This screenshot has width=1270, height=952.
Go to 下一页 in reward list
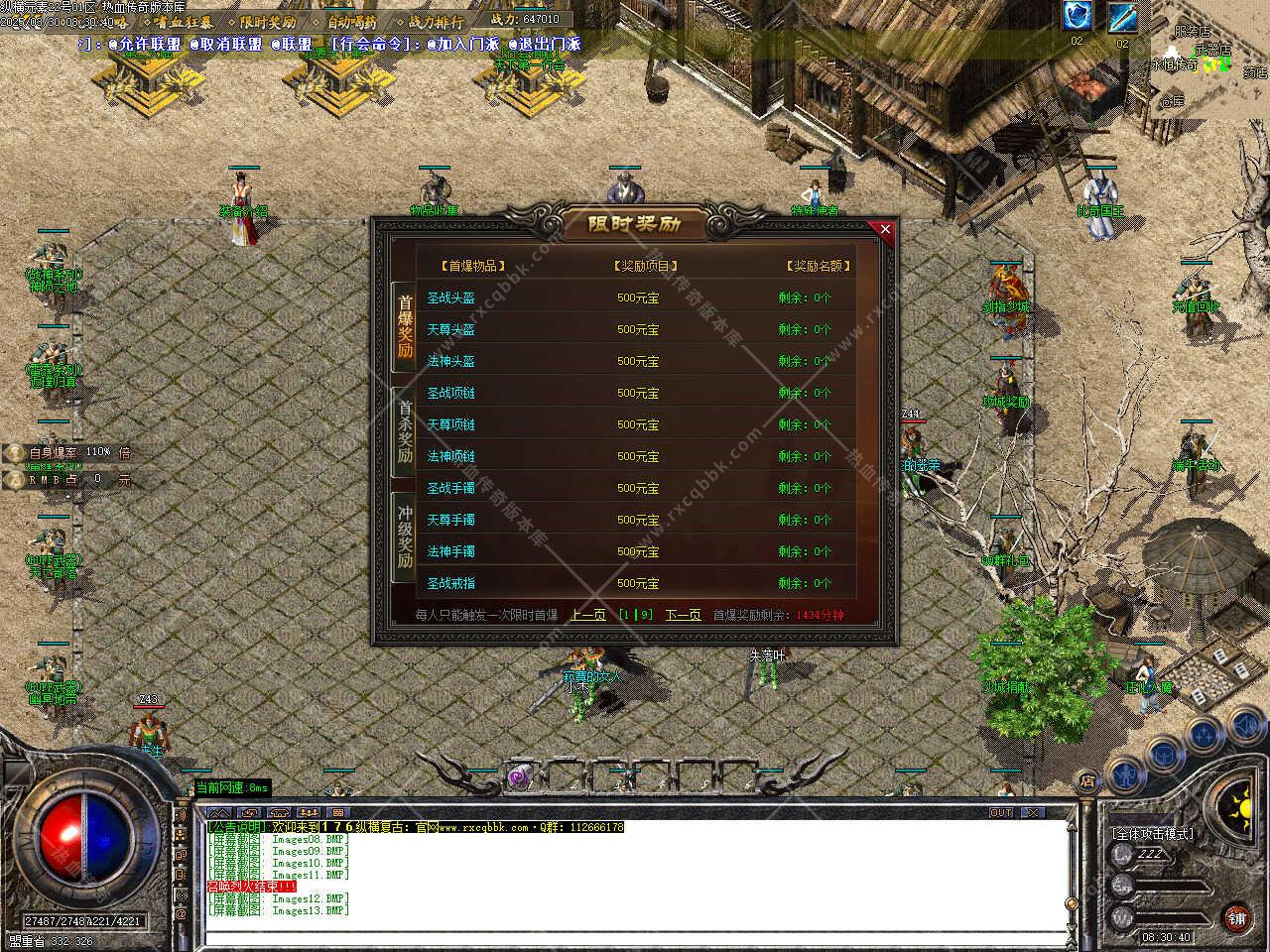coord(683,615)
